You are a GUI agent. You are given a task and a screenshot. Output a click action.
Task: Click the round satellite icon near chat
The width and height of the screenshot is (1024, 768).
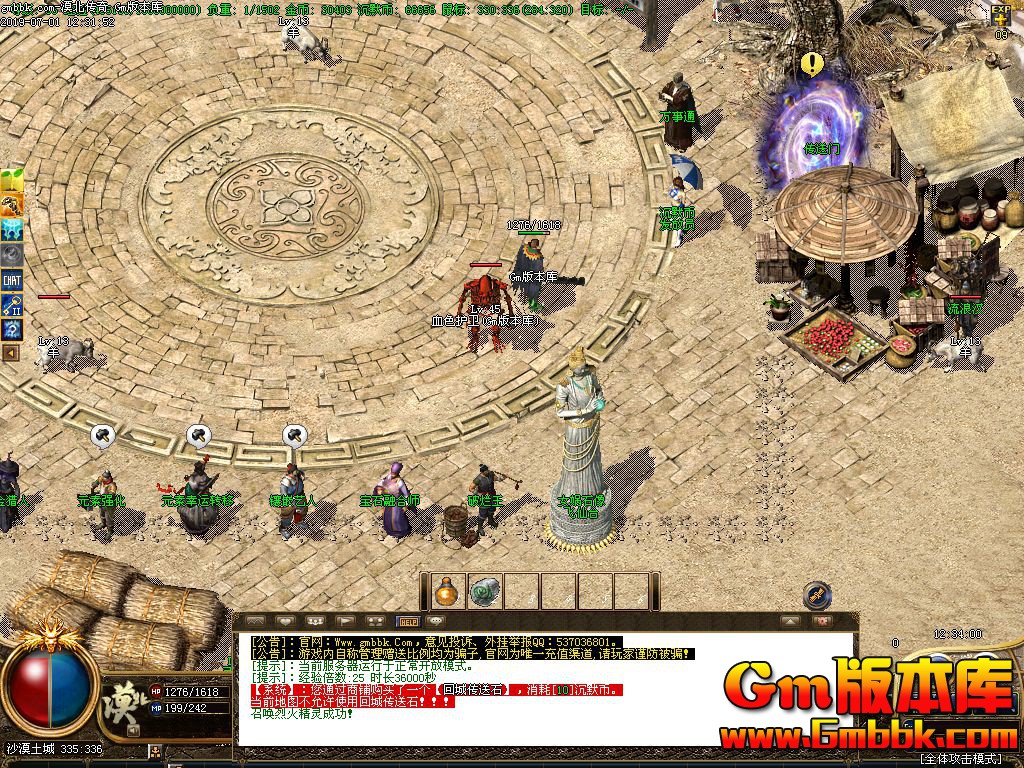[x=817, y=595]
